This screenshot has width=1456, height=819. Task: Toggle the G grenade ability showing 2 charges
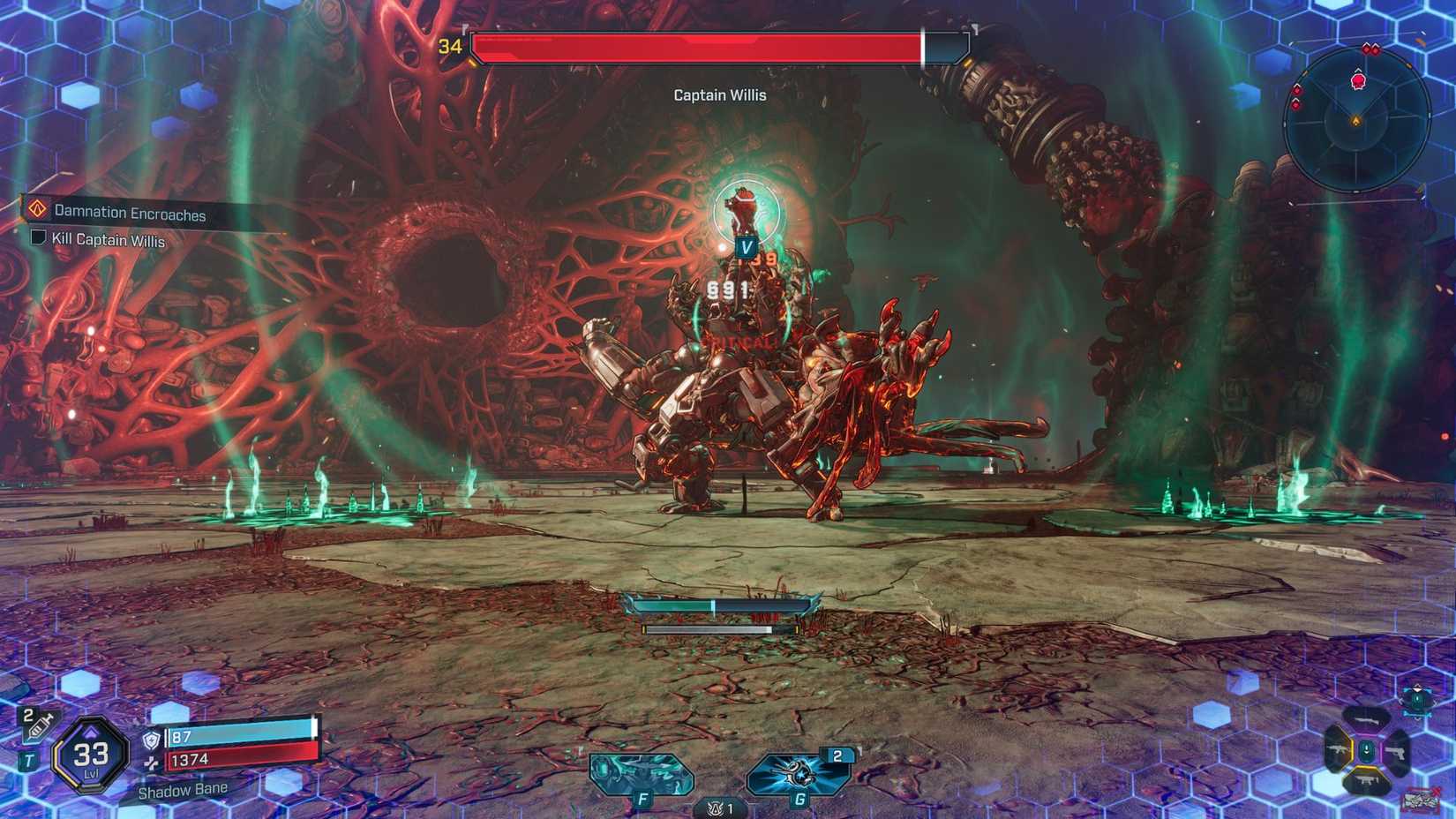pos(797,775)
